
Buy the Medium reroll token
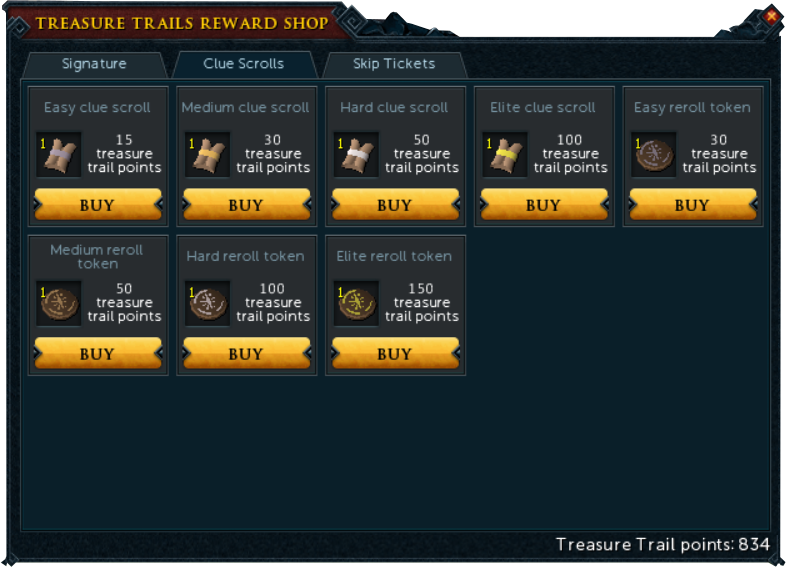[x=97, y=354]
